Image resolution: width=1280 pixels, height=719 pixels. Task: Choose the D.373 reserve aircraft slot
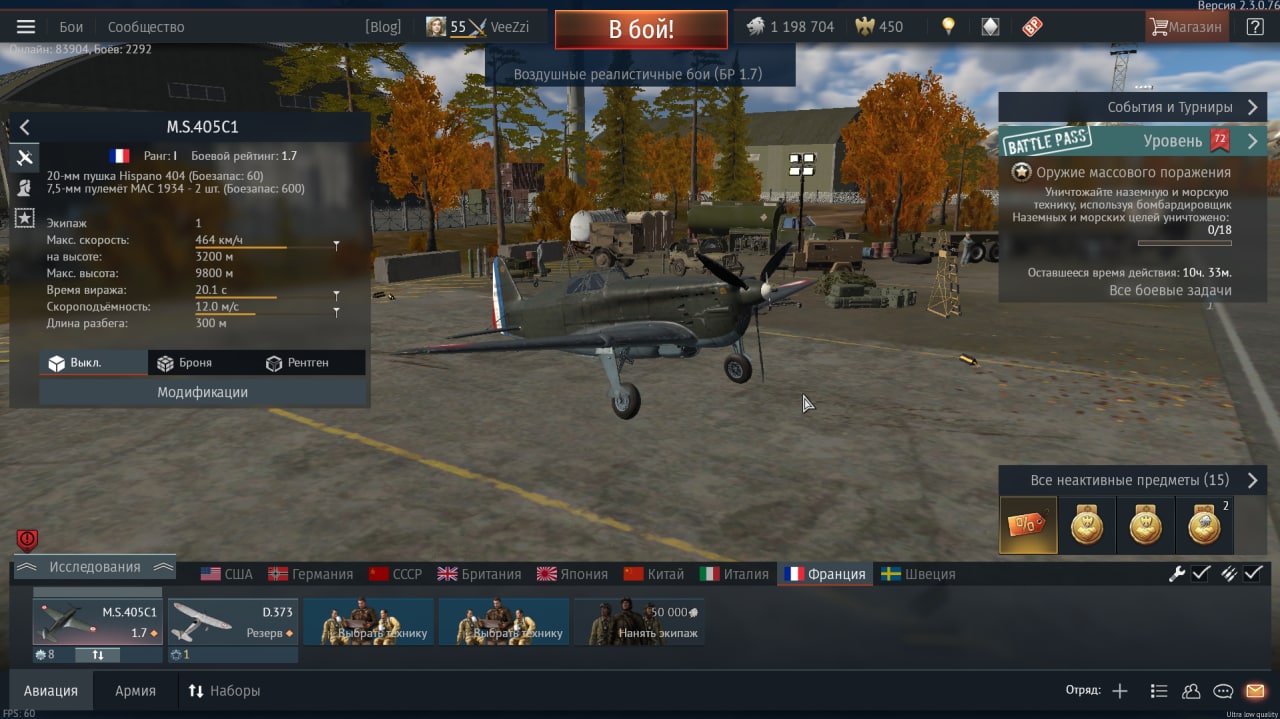232,621
